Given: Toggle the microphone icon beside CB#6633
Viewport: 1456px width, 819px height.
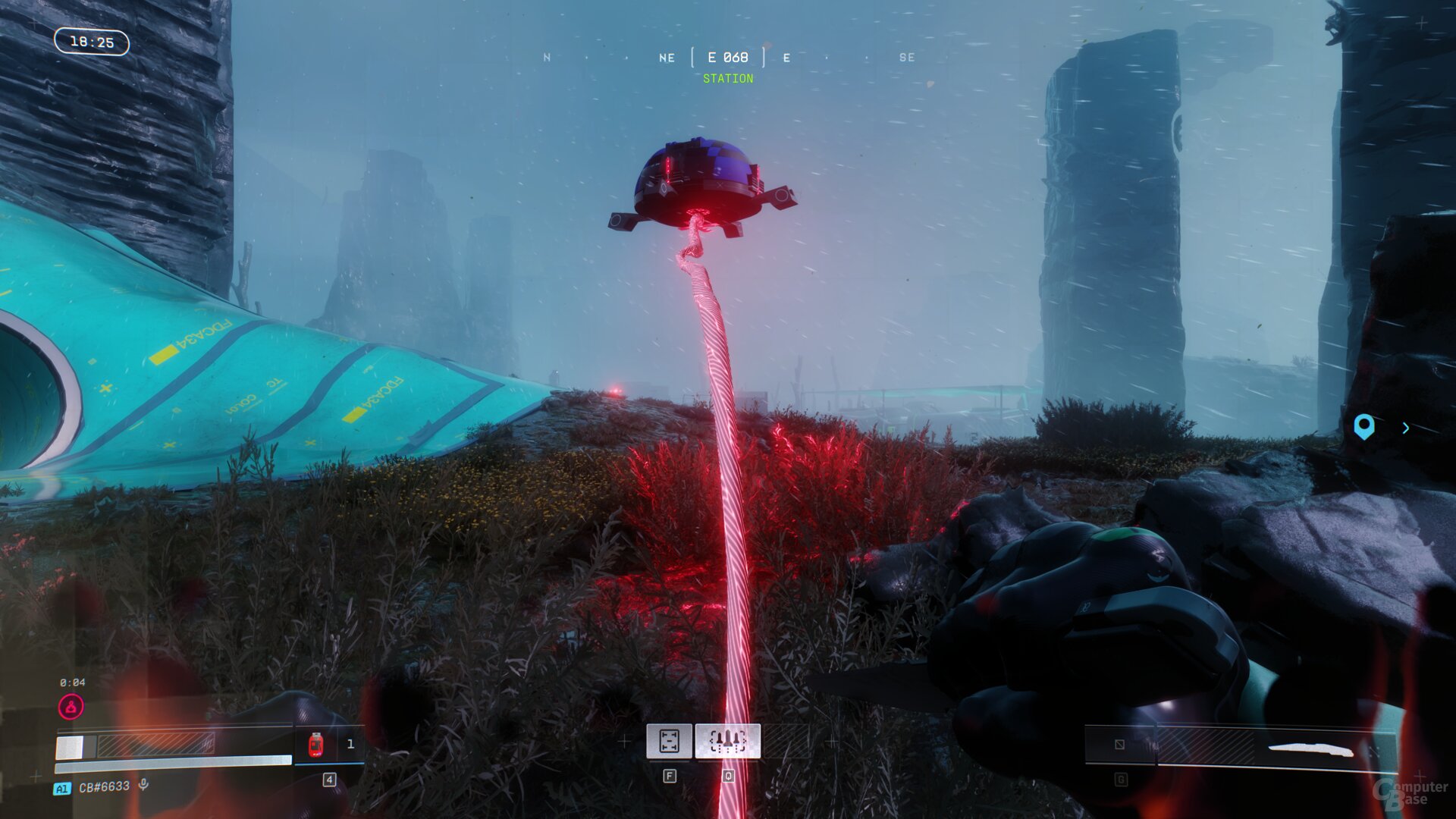Looking at the screenshot, I should point(143,786).
